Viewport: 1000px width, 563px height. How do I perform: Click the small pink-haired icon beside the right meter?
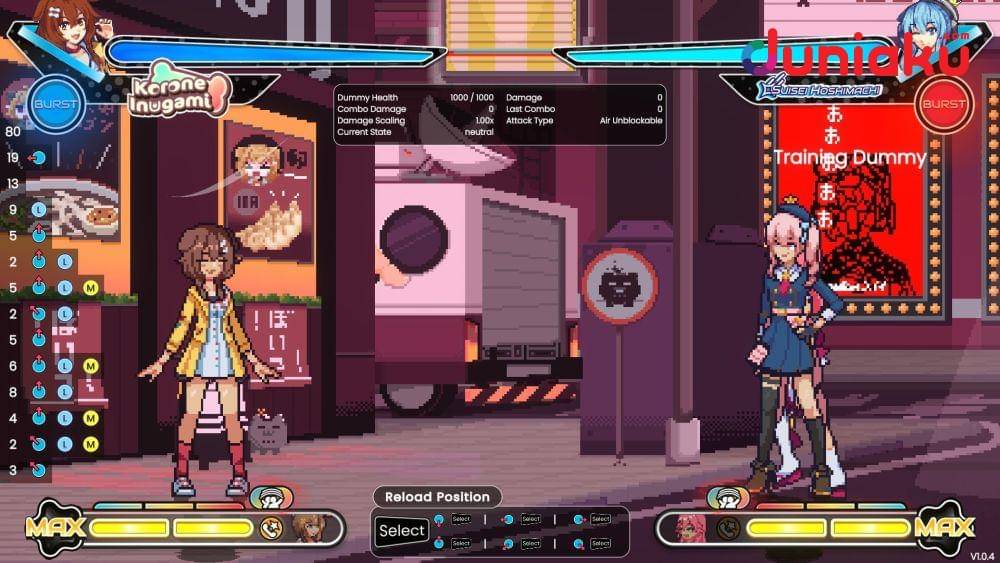[x=690, y=528]
